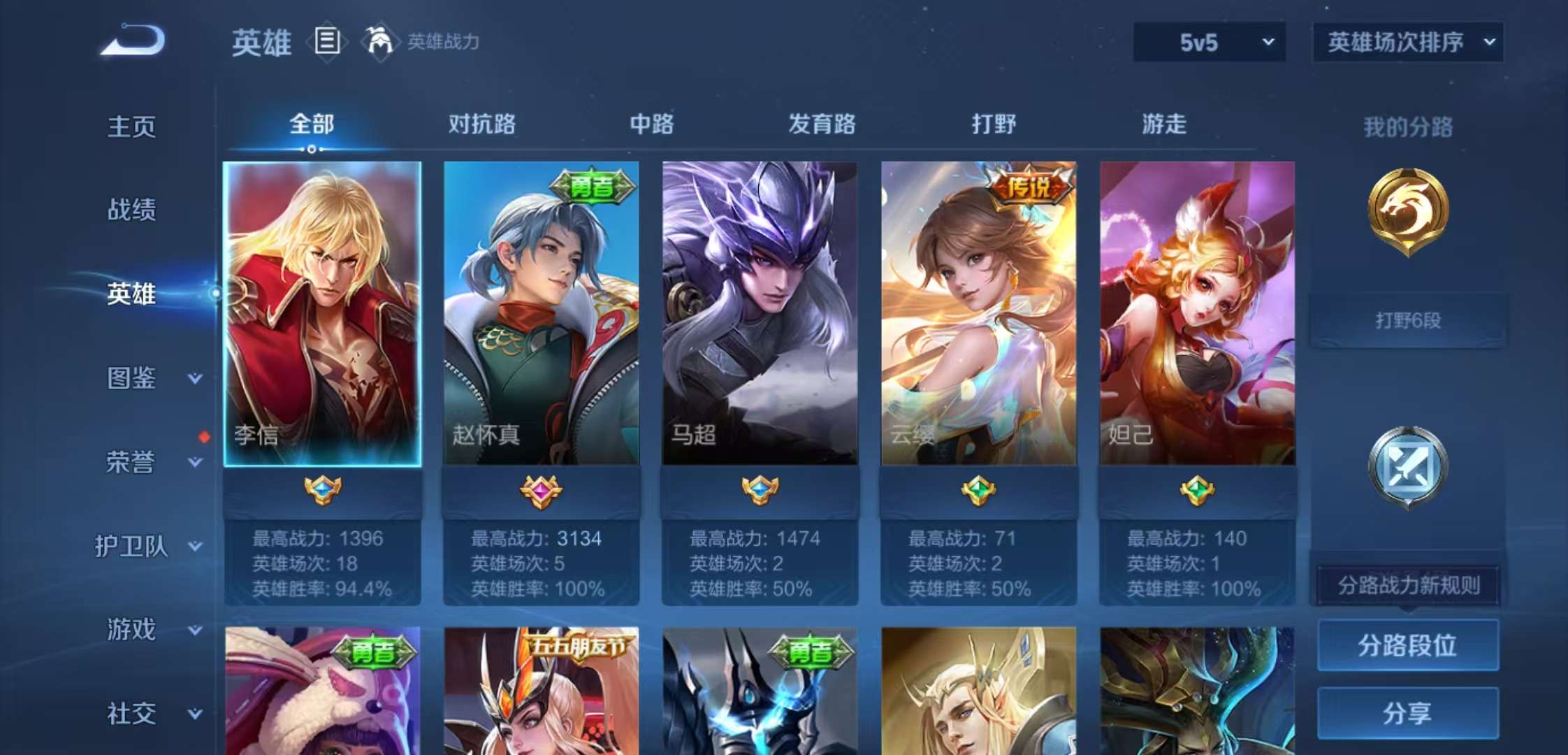Click the silver roaming lane emblem
Screen dimensions: 1568x755
point(1407,465)
